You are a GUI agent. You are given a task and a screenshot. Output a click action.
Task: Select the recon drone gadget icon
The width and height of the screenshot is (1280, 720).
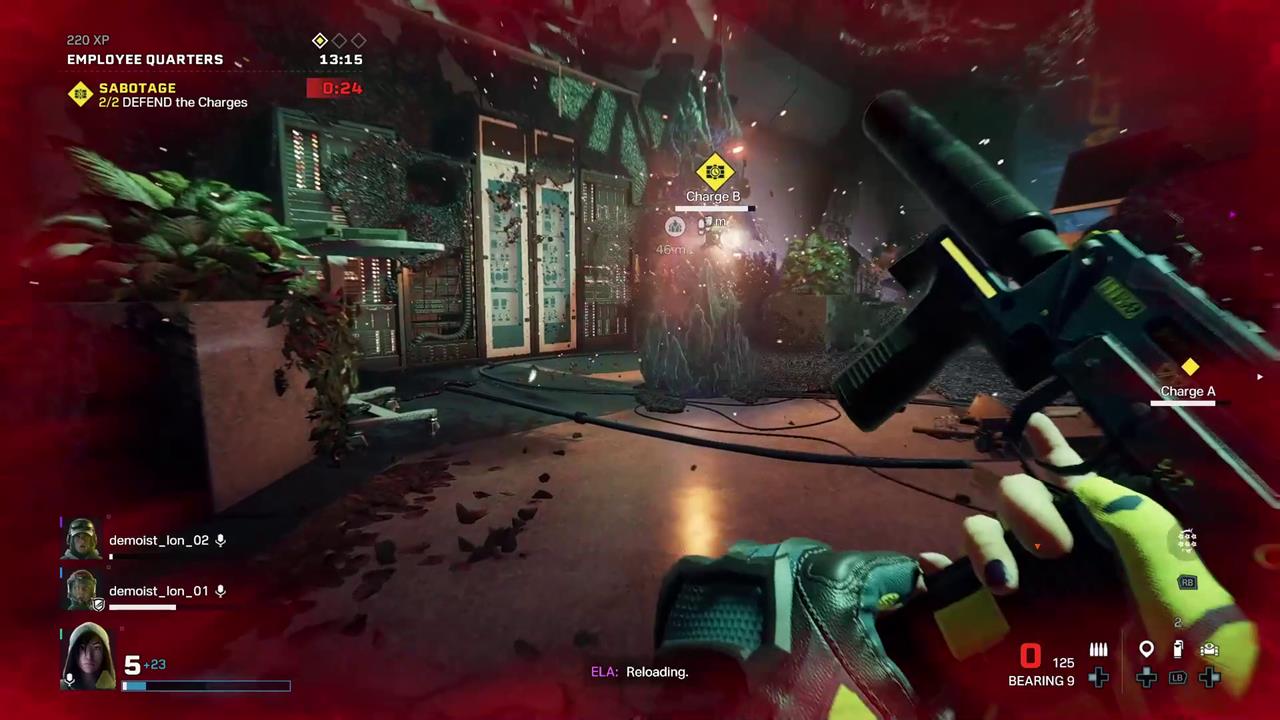[1209, 650]
